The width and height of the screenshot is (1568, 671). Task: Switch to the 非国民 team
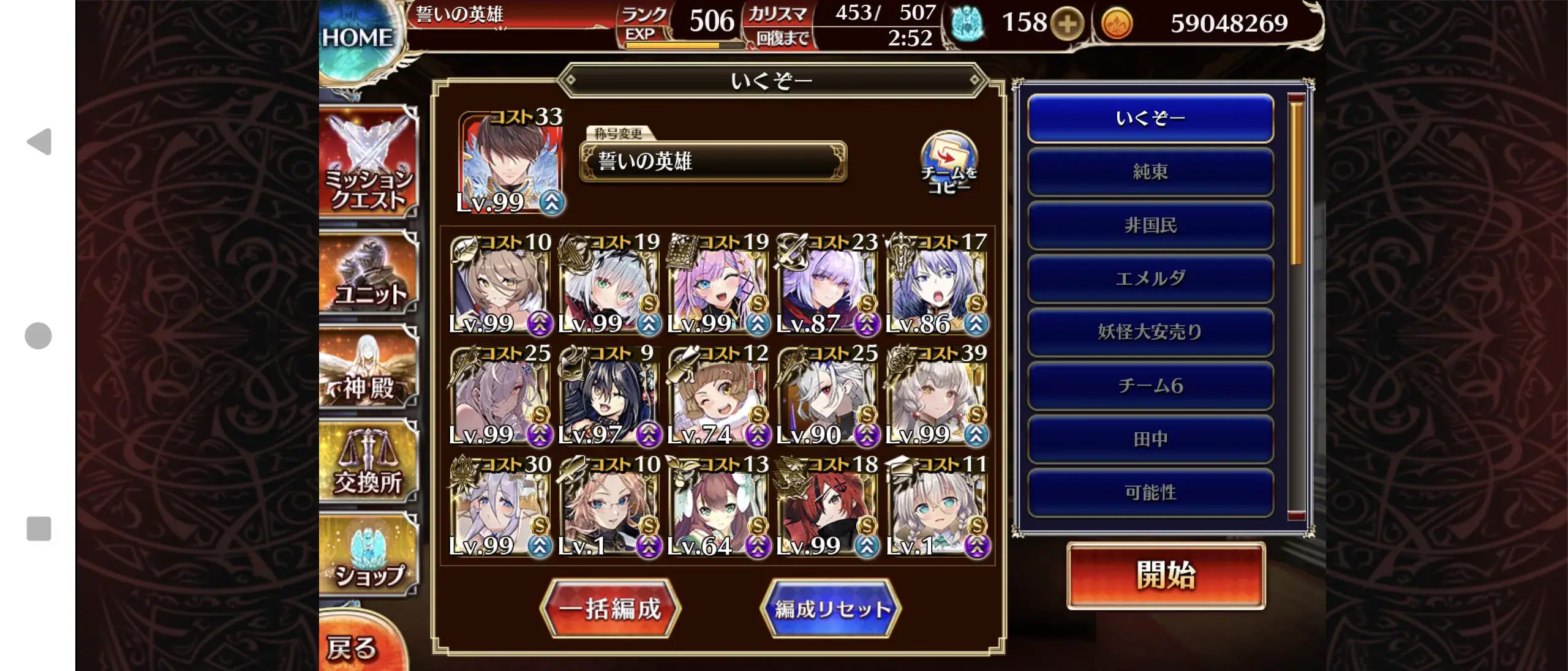1150,225
